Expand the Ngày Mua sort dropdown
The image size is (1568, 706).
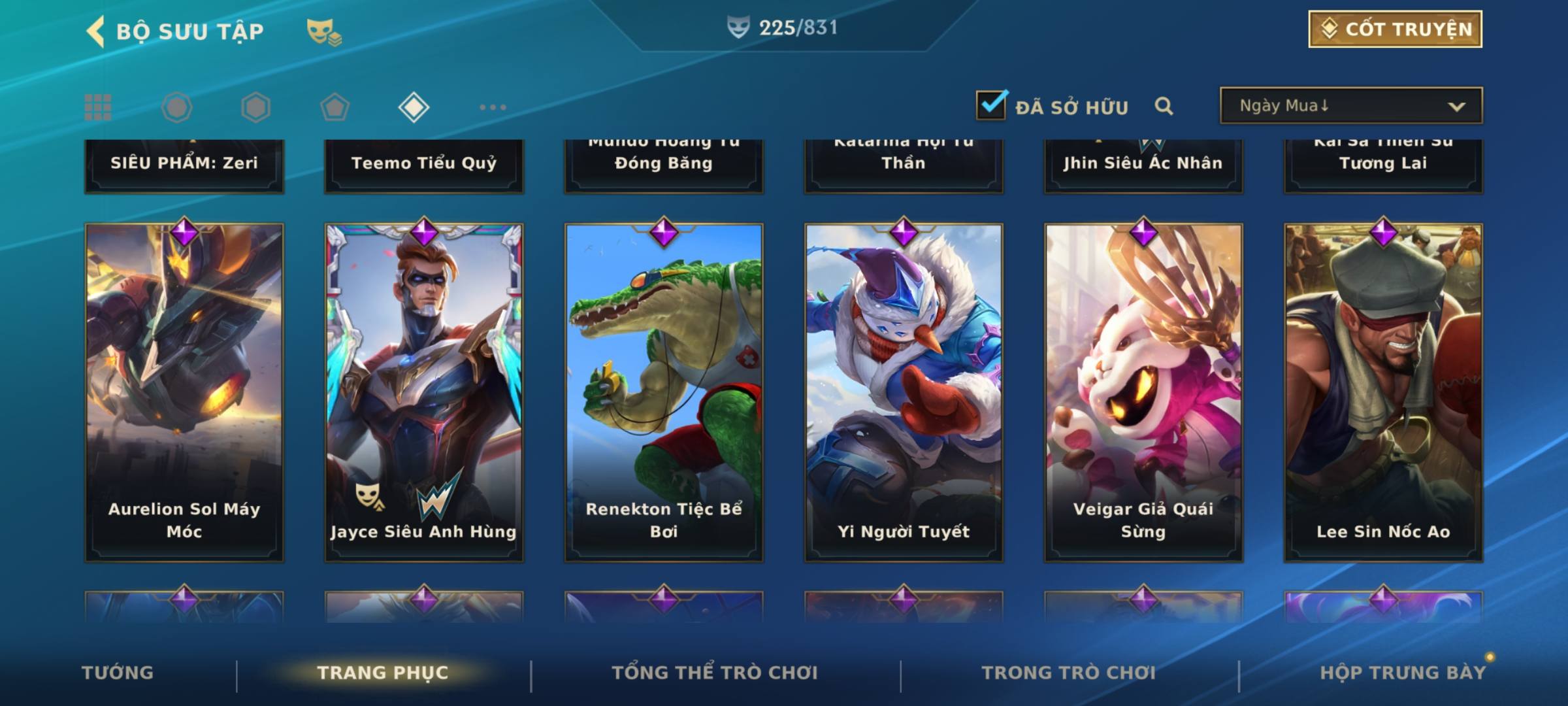tap(1351, 106)
